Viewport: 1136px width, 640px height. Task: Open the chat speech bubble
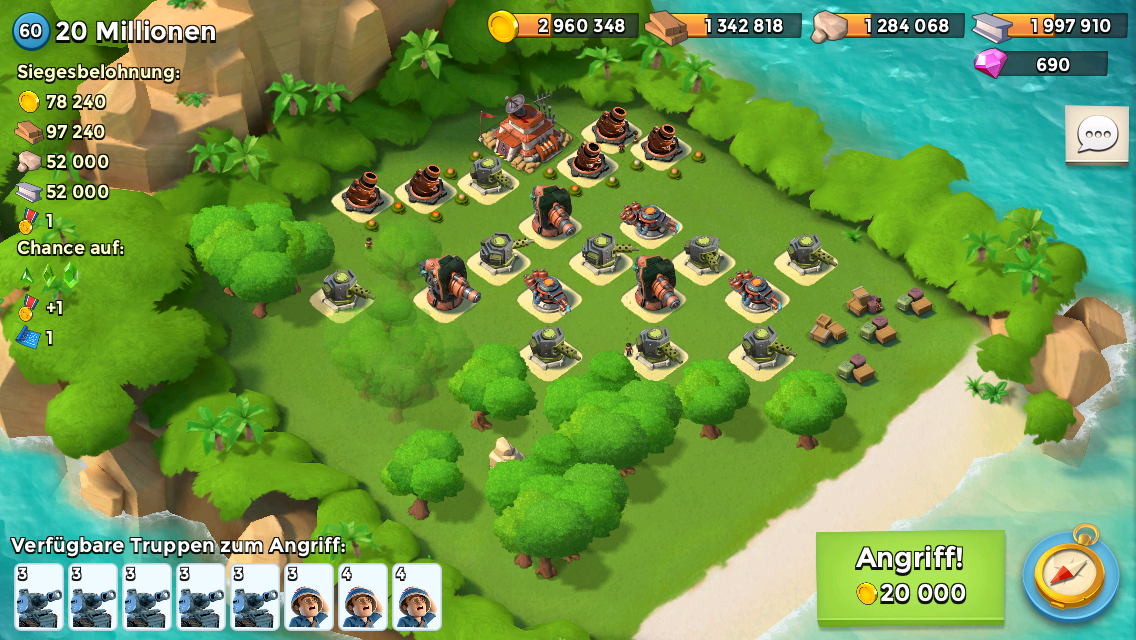click(1097, 134)
